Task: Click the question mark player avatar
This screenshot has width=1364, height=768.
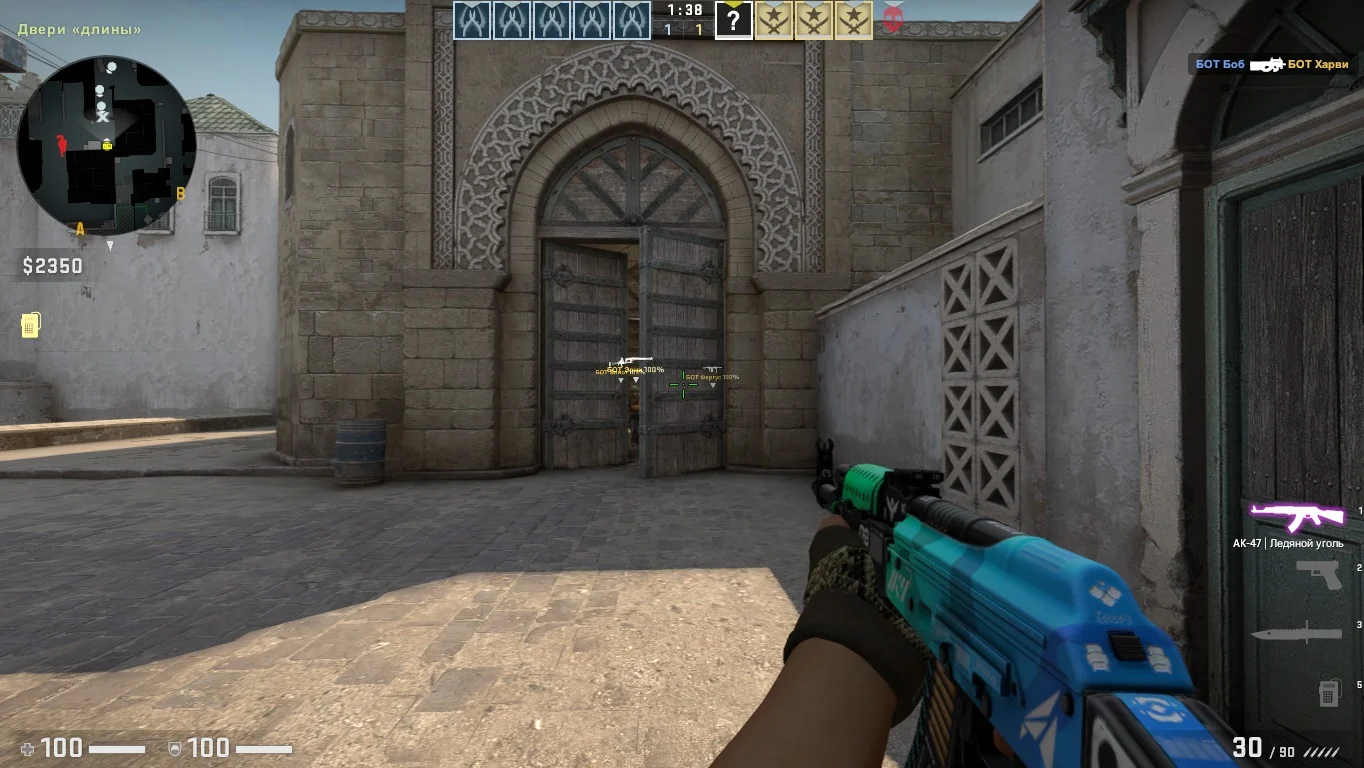Action: pos(734,21)
